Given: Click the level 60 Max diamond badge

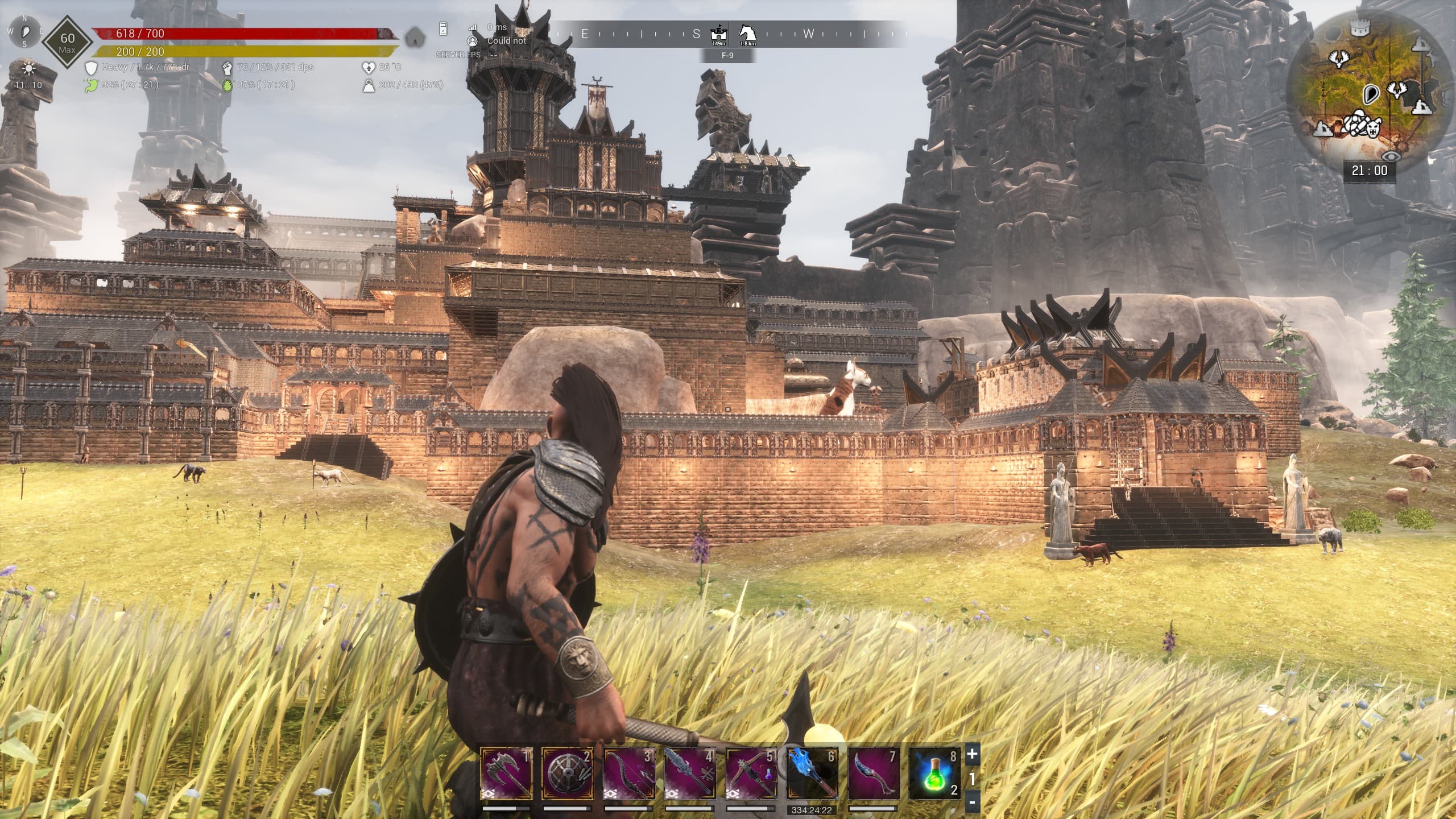Looking at the screenshot, I should 67,42.
